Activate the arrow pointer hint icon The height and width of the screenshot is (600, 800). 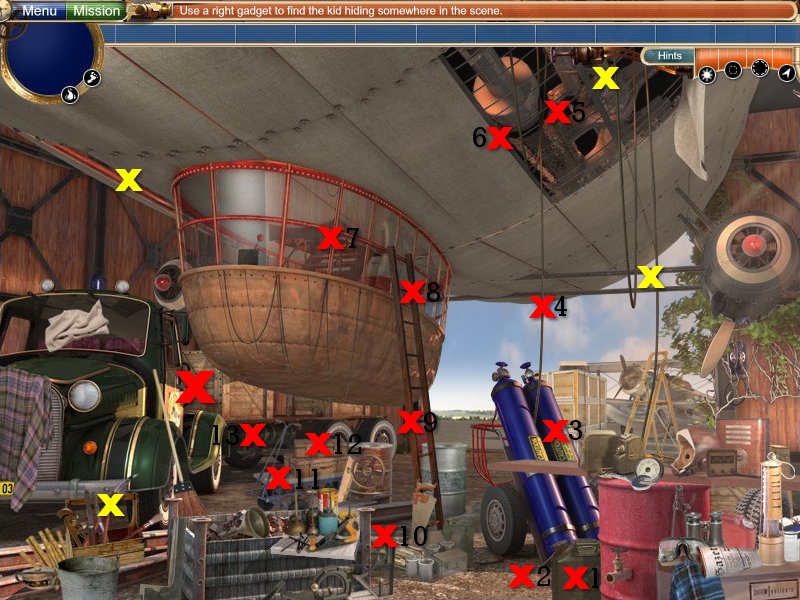[x=787, y=73]
